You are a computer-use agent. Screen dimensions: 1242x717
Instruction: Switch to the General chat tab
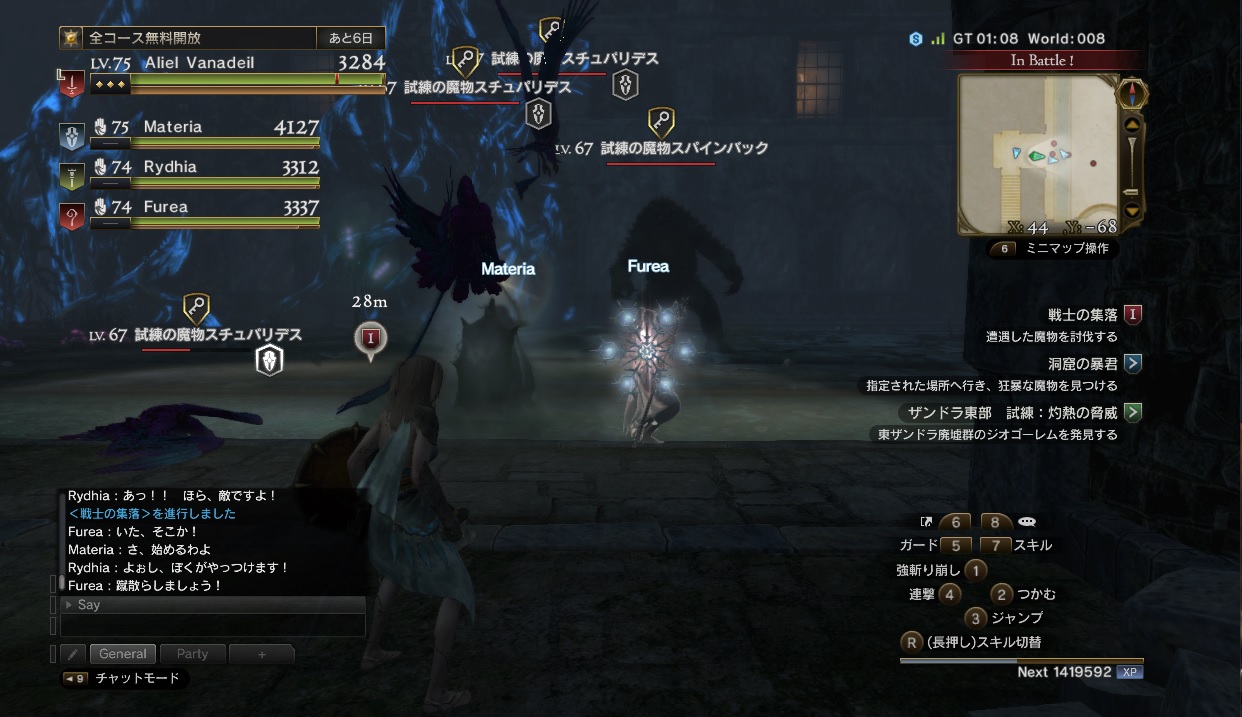coord(123,654)
